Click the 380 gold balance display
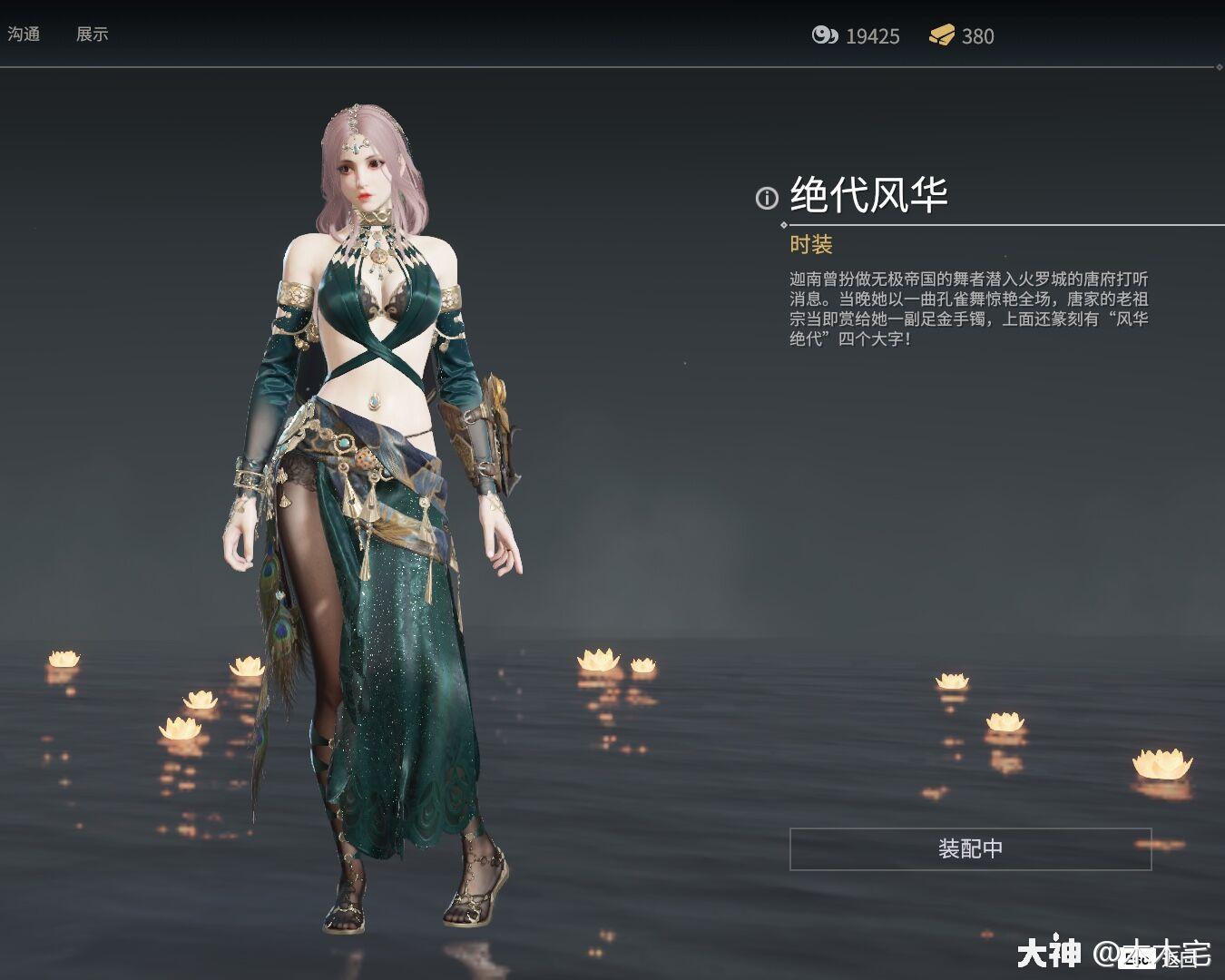The image size is (1225, 980). point(978,36)
